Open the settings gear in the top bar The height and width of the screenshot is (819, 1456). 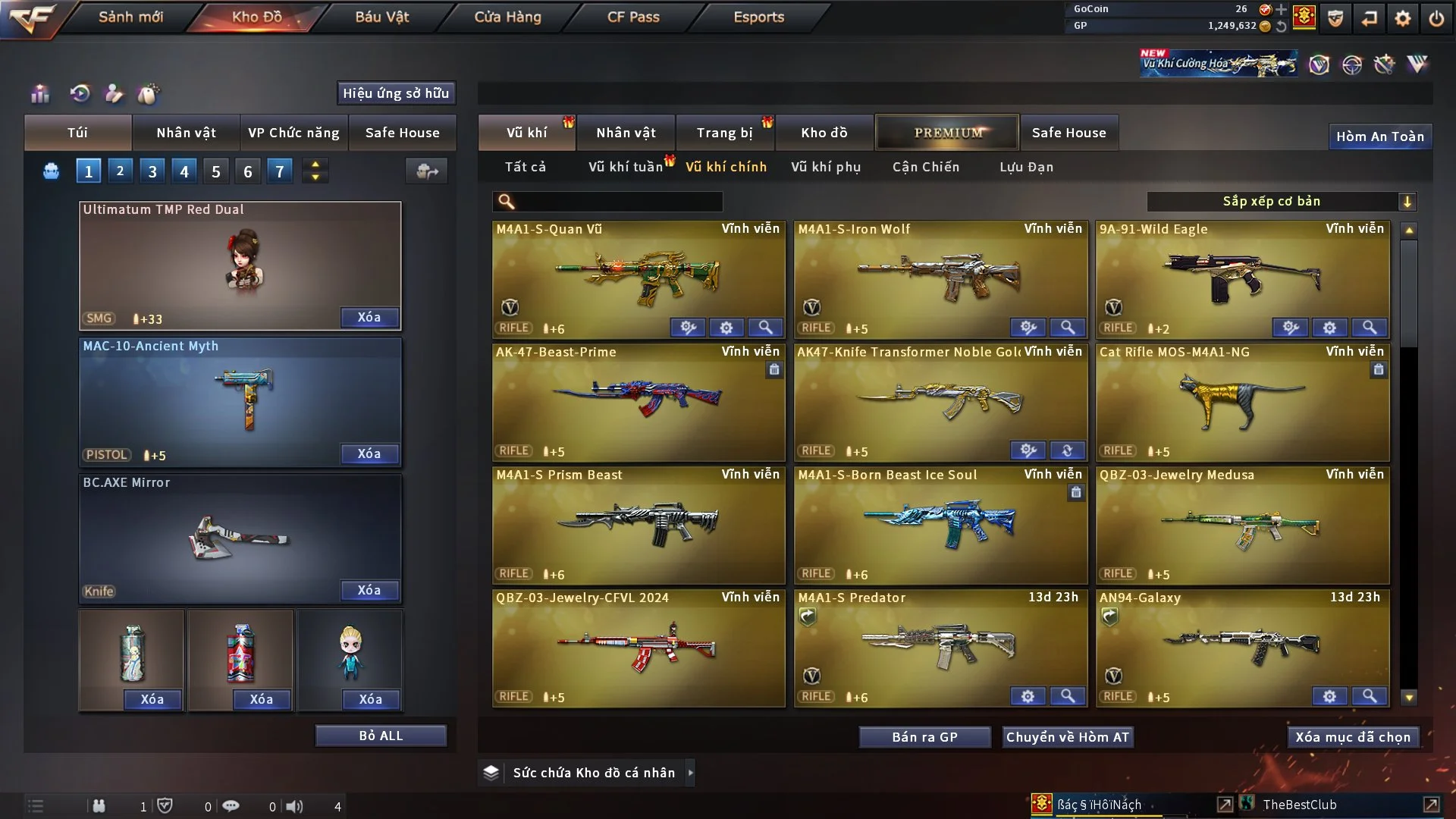(1401, 17)
